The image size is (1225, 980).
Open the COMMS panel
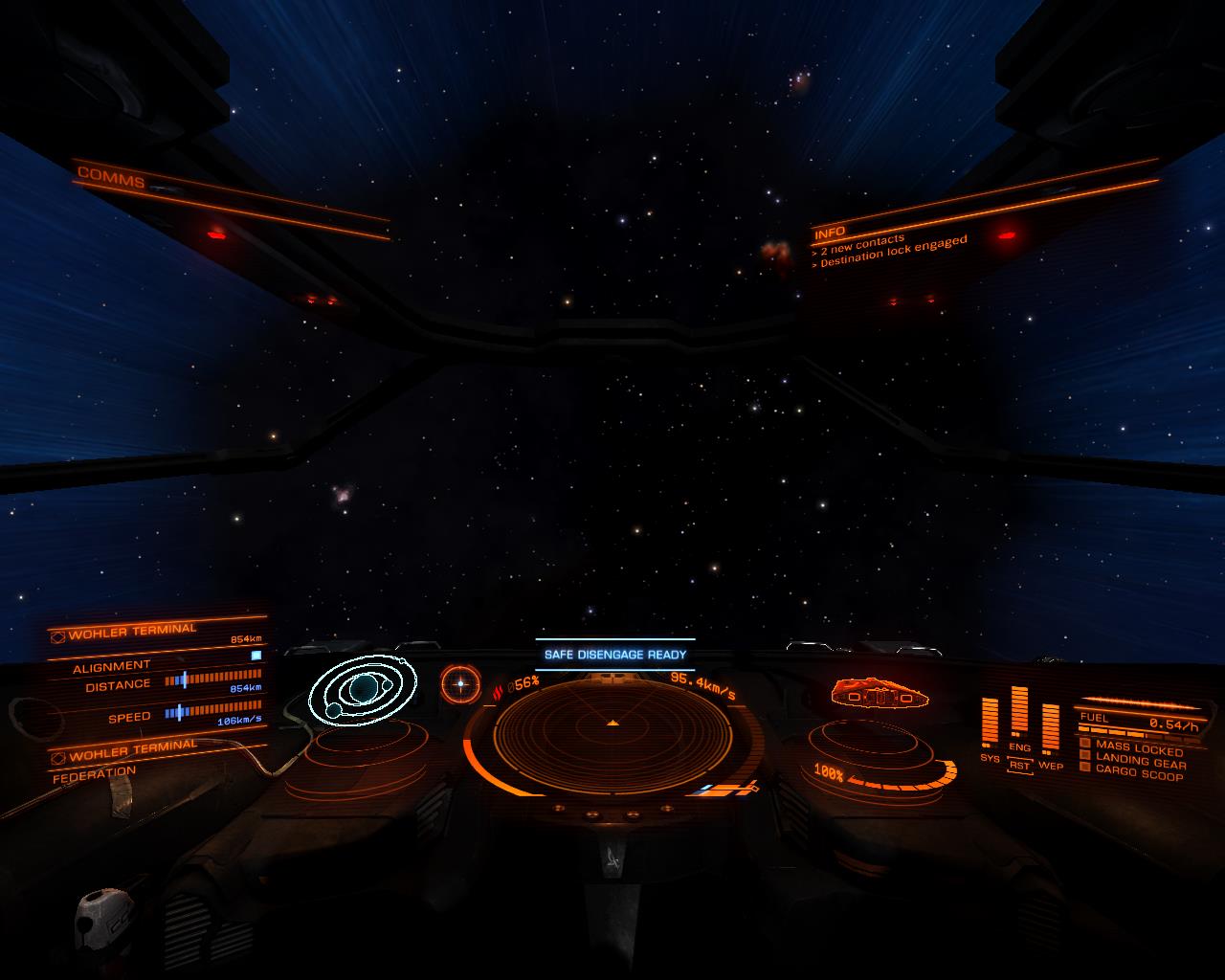(111, 178)
